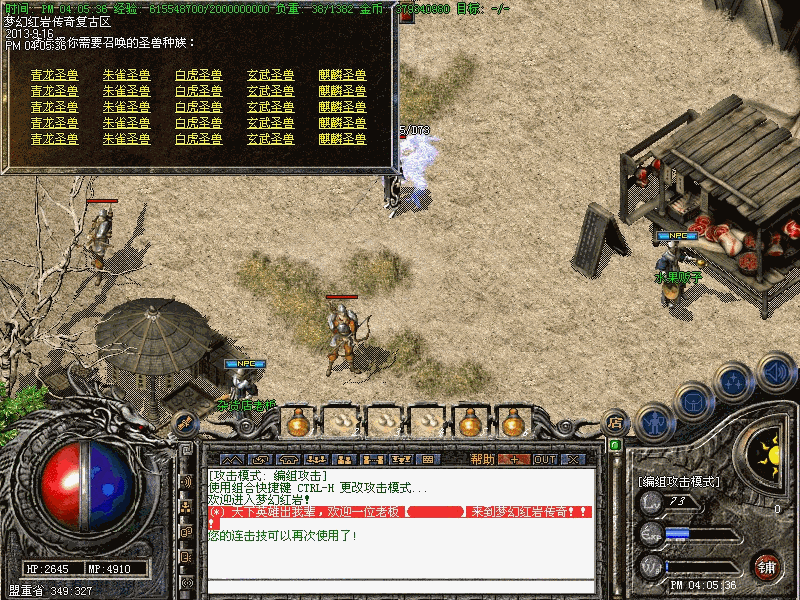This screenshot has height=600, width=800.
Task: Focus the chat input line
Action: tap(400, 585)
